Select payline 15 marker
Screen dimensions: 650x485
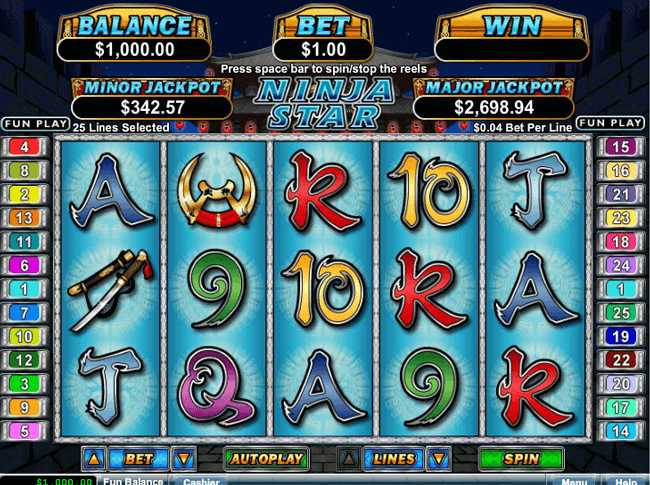[622, 147]
